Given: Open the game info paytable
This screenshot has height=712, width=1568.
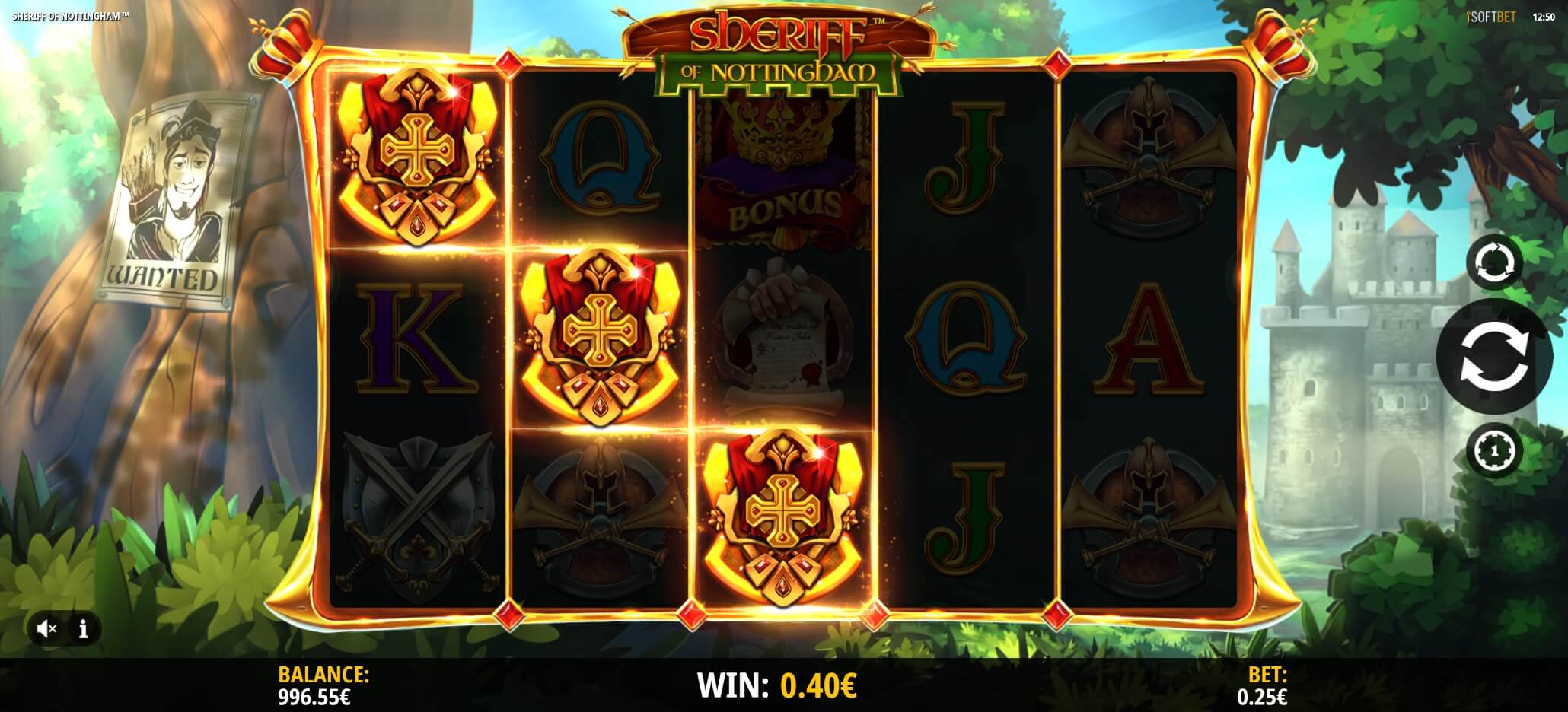Looking at the screenshot, I should (x=84, y=628).
